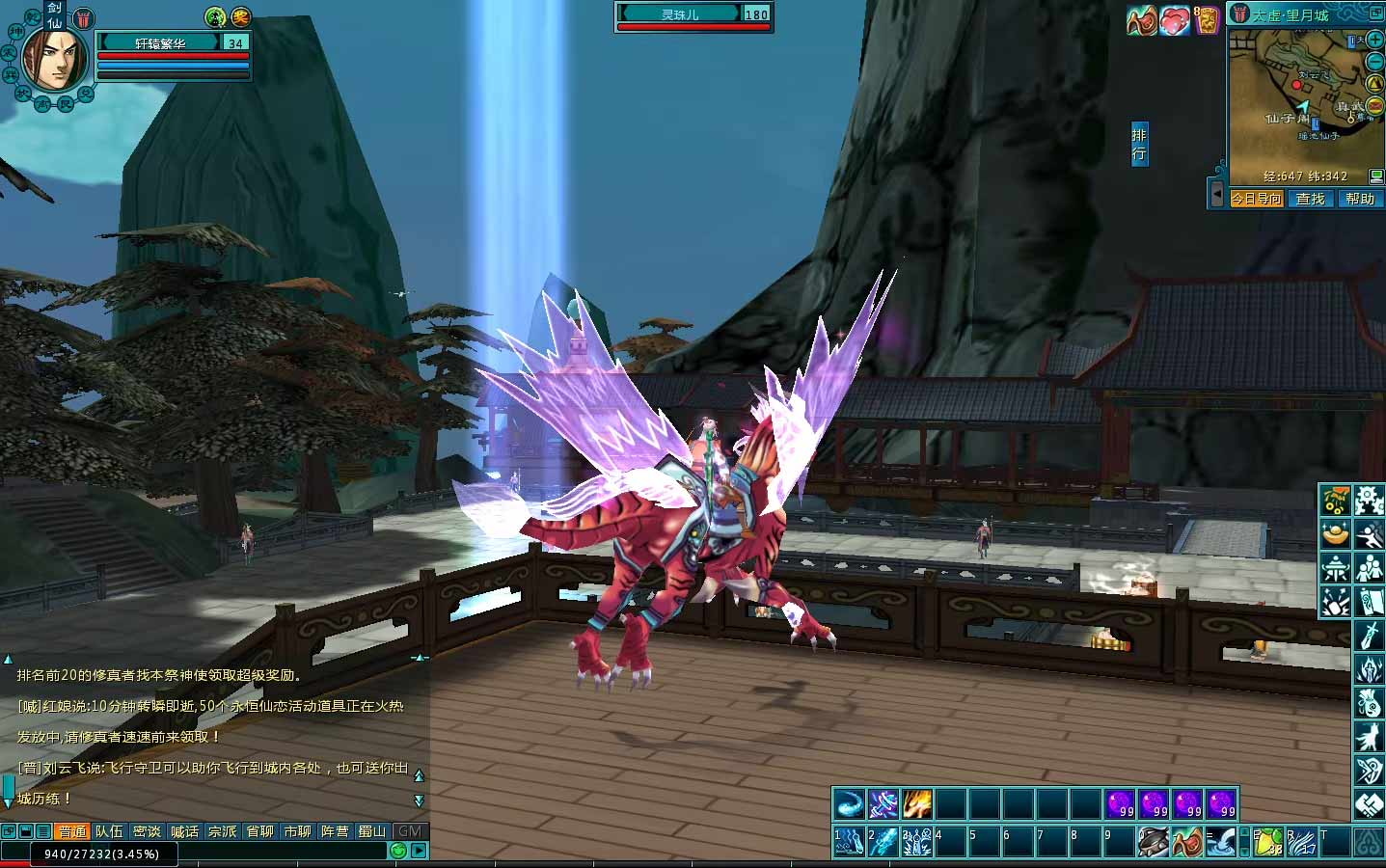This screenshot has width=1386, height=868.
Task: Open the handshake icon in the side menu
Action: click(x=1370, y=804)
